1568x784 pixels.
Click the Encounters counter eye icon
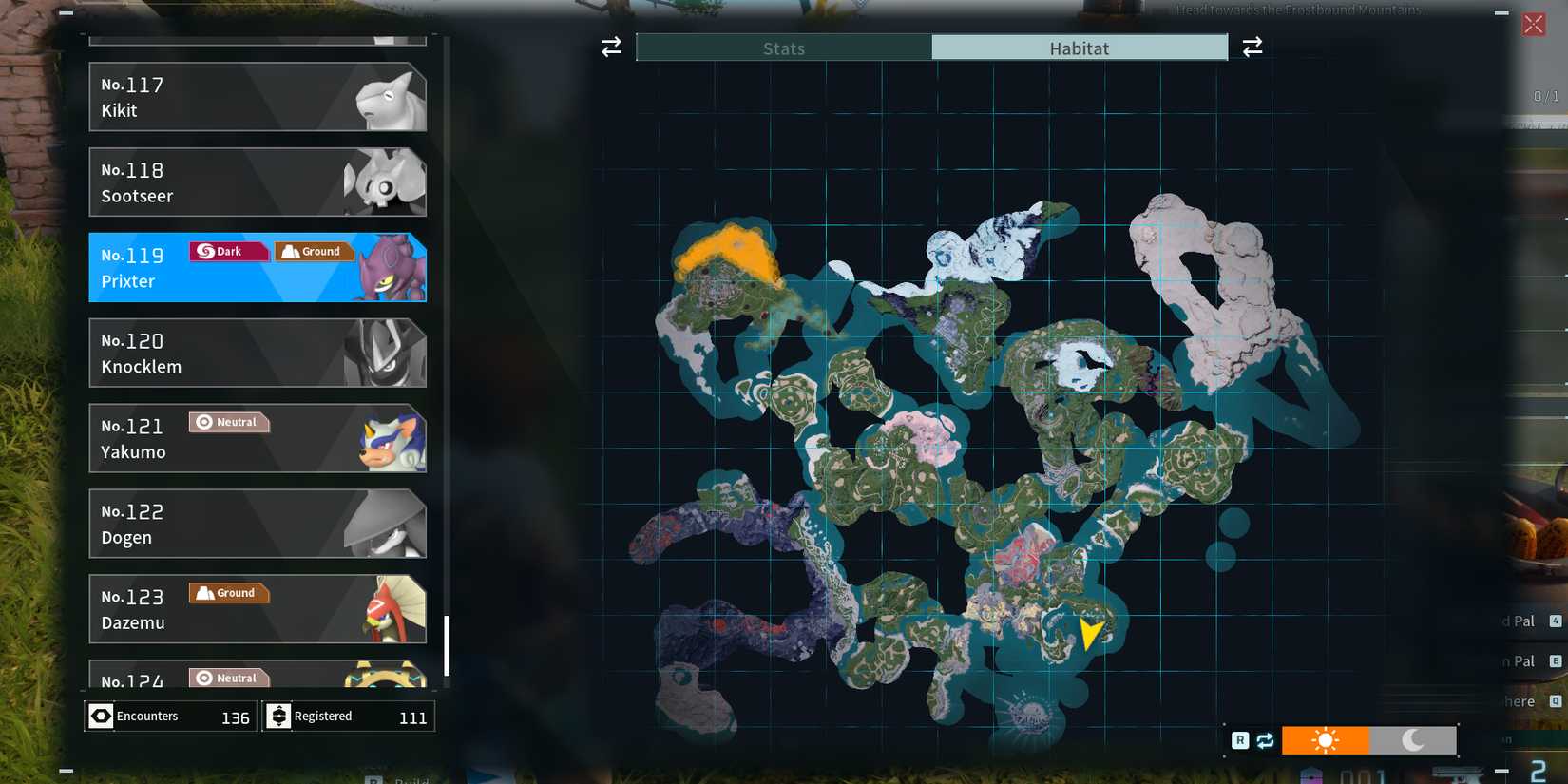click(101, 716)
